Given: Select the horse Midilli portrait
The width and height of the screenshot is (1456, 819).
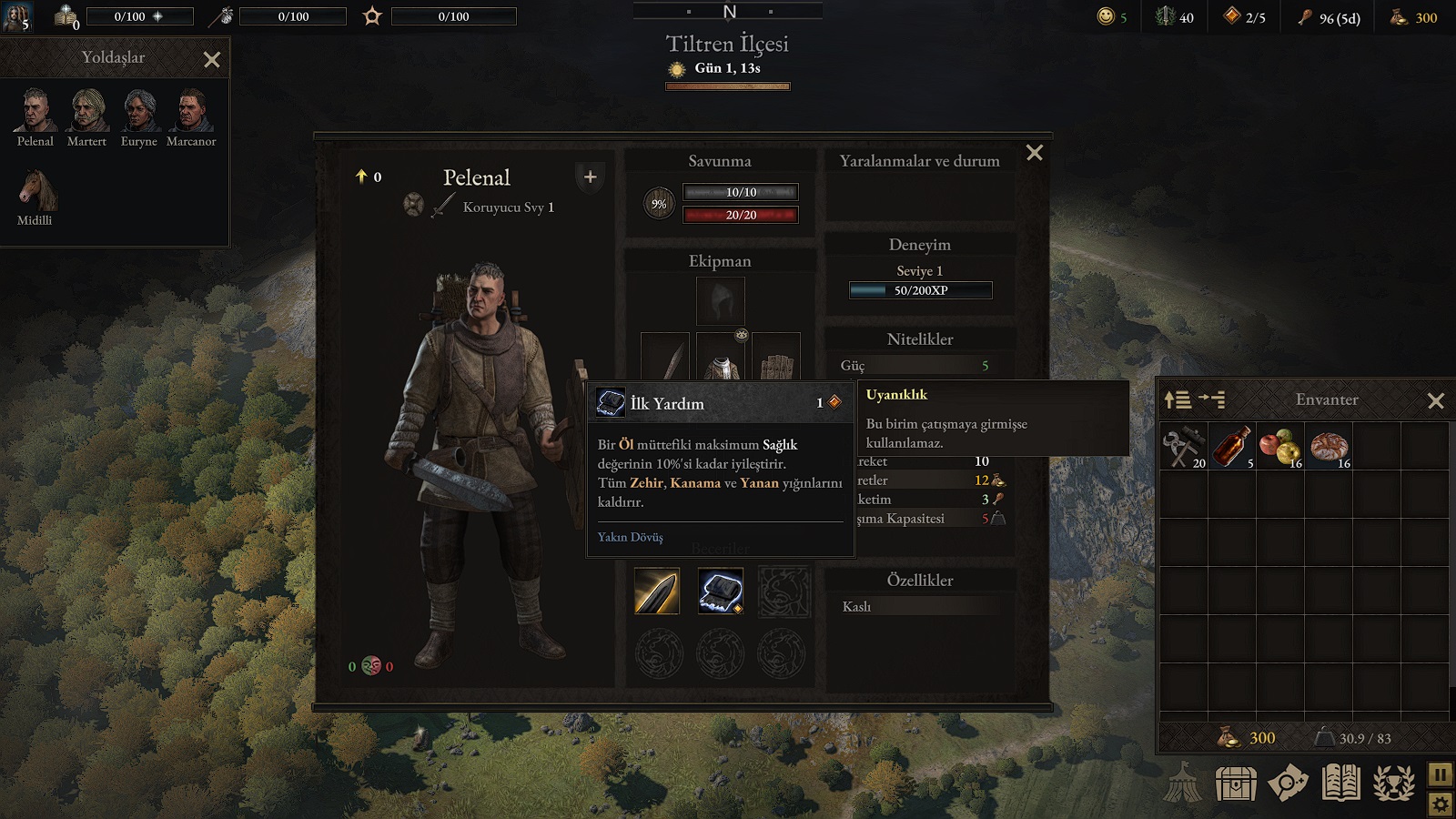Looking at the screenshot, I should click(35, 190).
